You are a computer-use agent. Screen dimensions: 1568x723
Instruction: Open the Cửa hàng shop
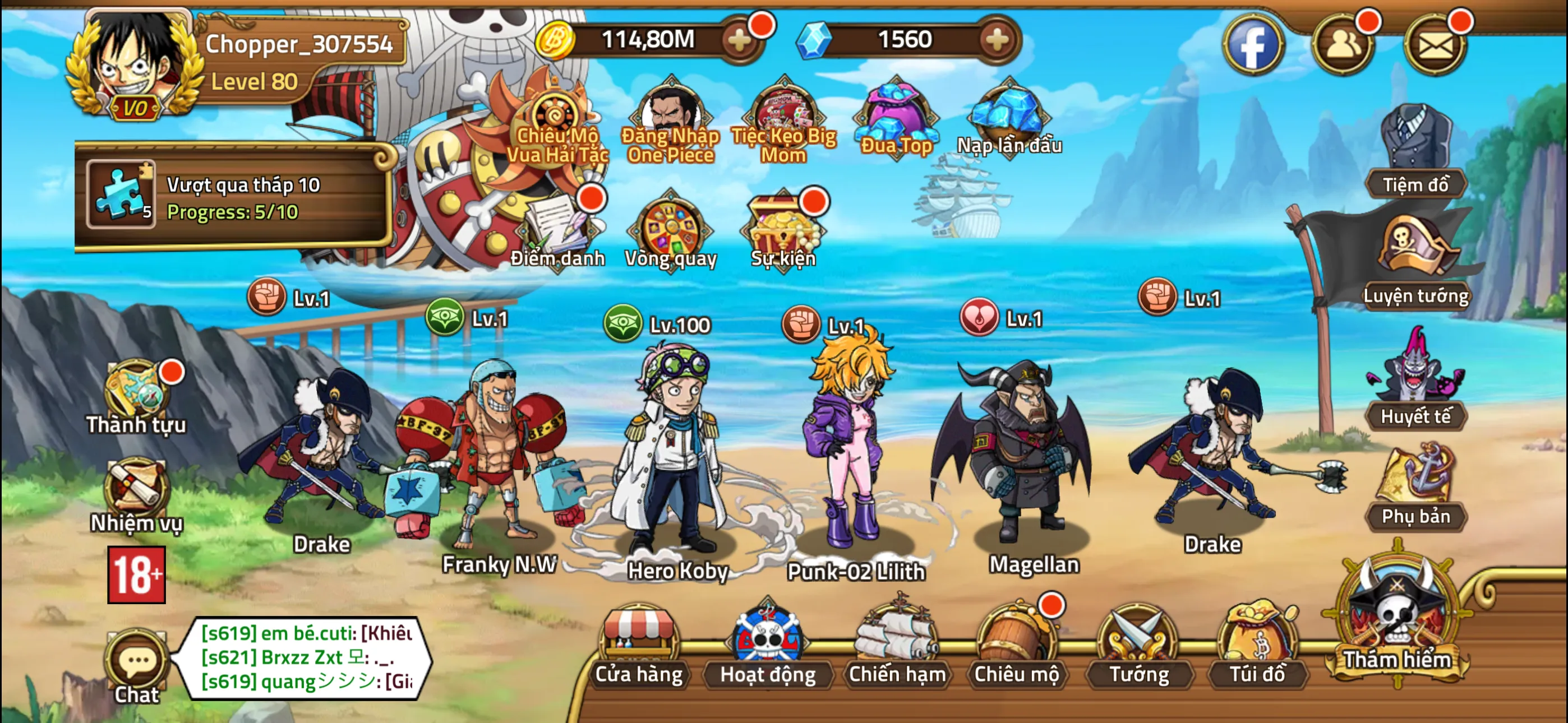639,646
